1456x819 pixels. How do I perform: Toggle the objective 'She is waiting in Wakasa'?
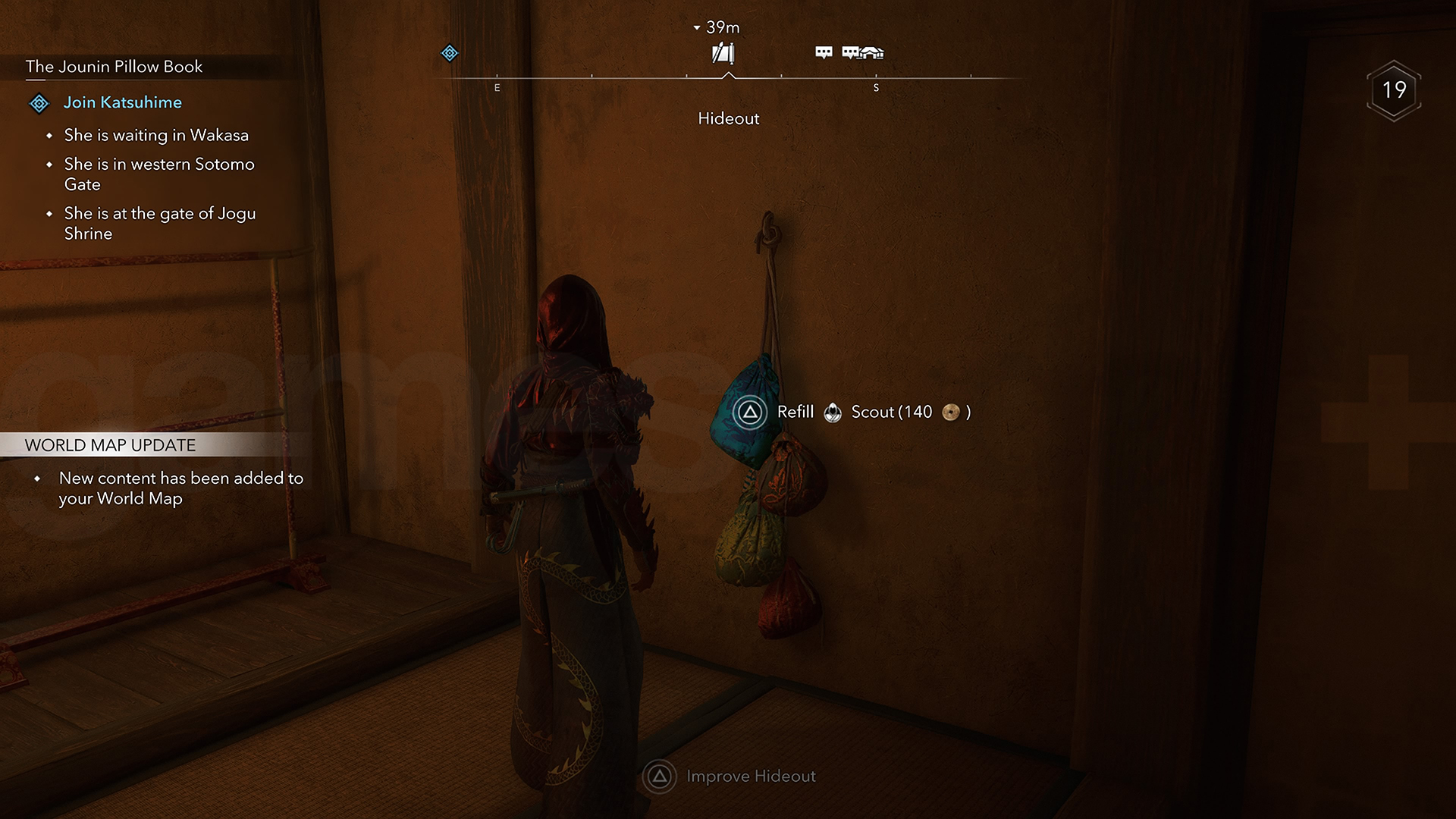click(156, 135)
